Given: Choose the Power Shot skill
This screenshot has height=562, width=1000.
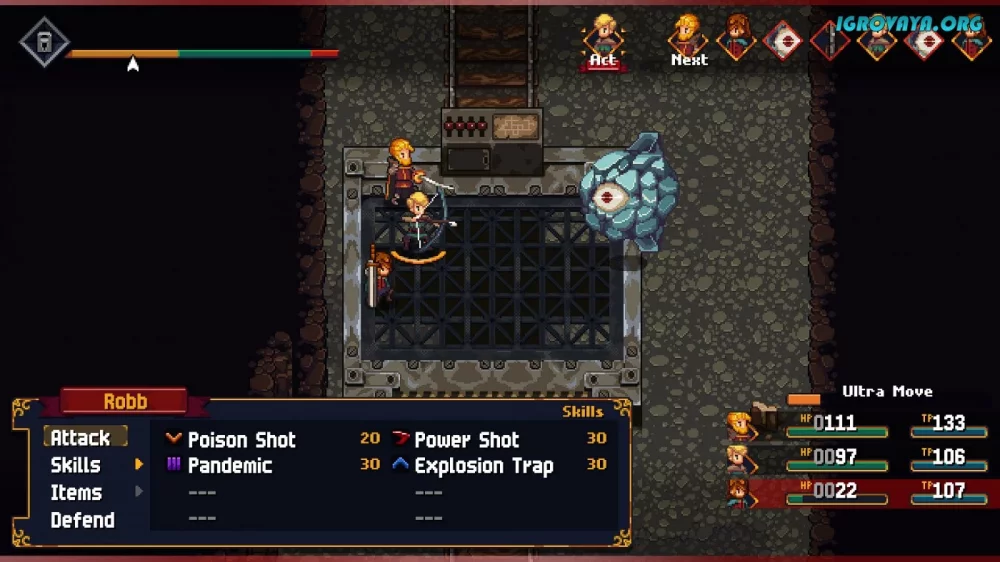Looking at the screenshot, I should tap(467, 440).
